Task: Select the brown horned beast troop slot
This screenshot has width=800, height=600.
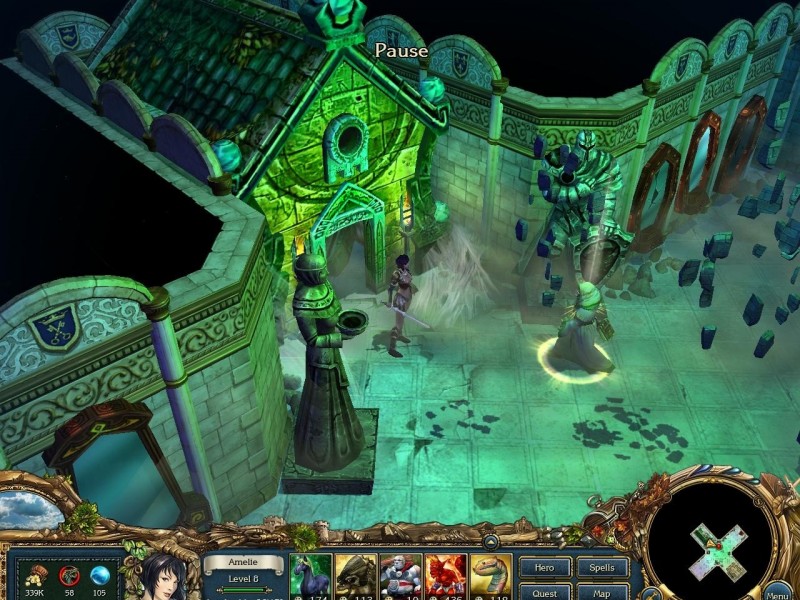Action: [356, 577]
